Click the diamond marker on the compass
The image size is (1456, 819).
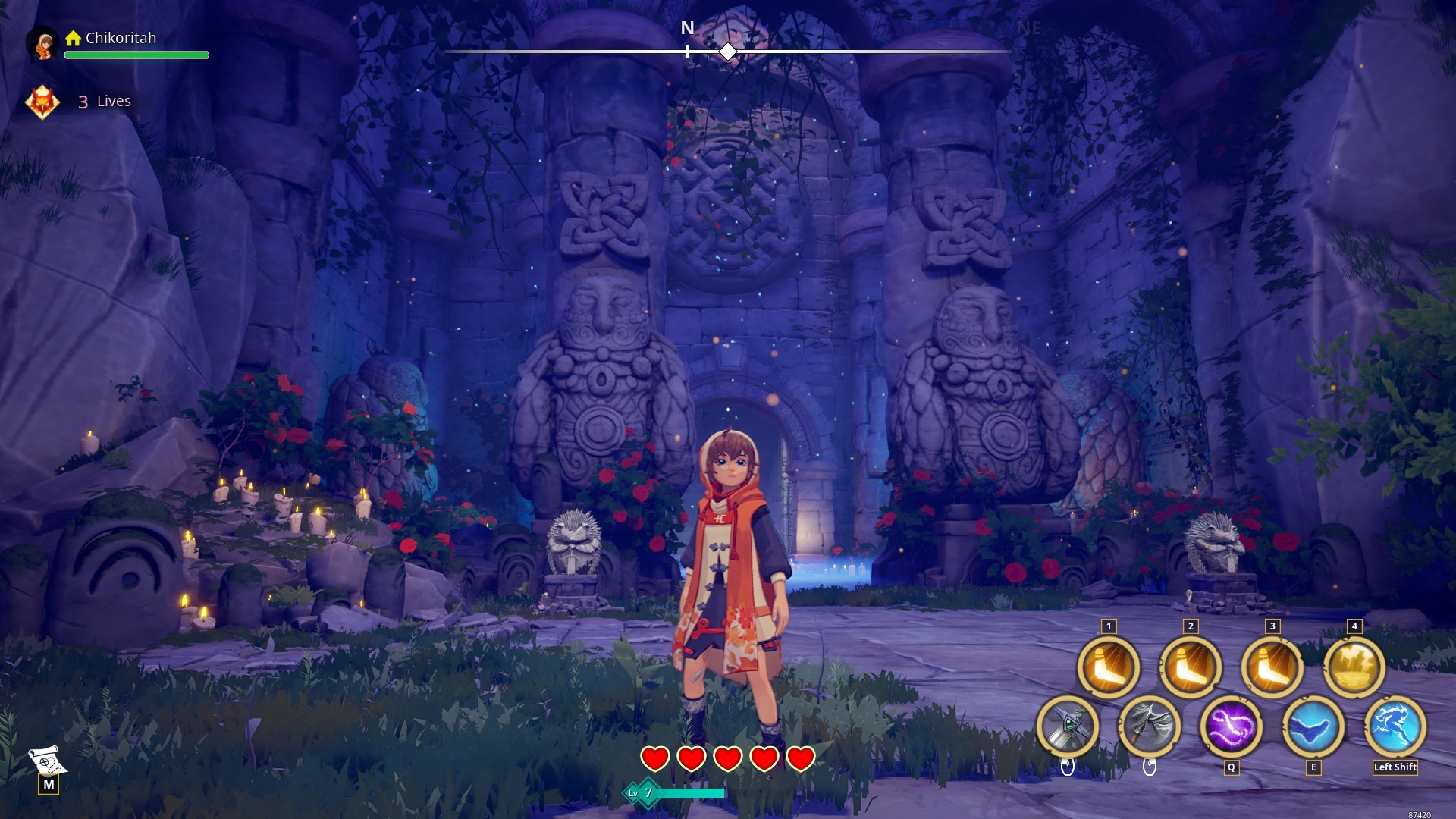pos(728,52)
